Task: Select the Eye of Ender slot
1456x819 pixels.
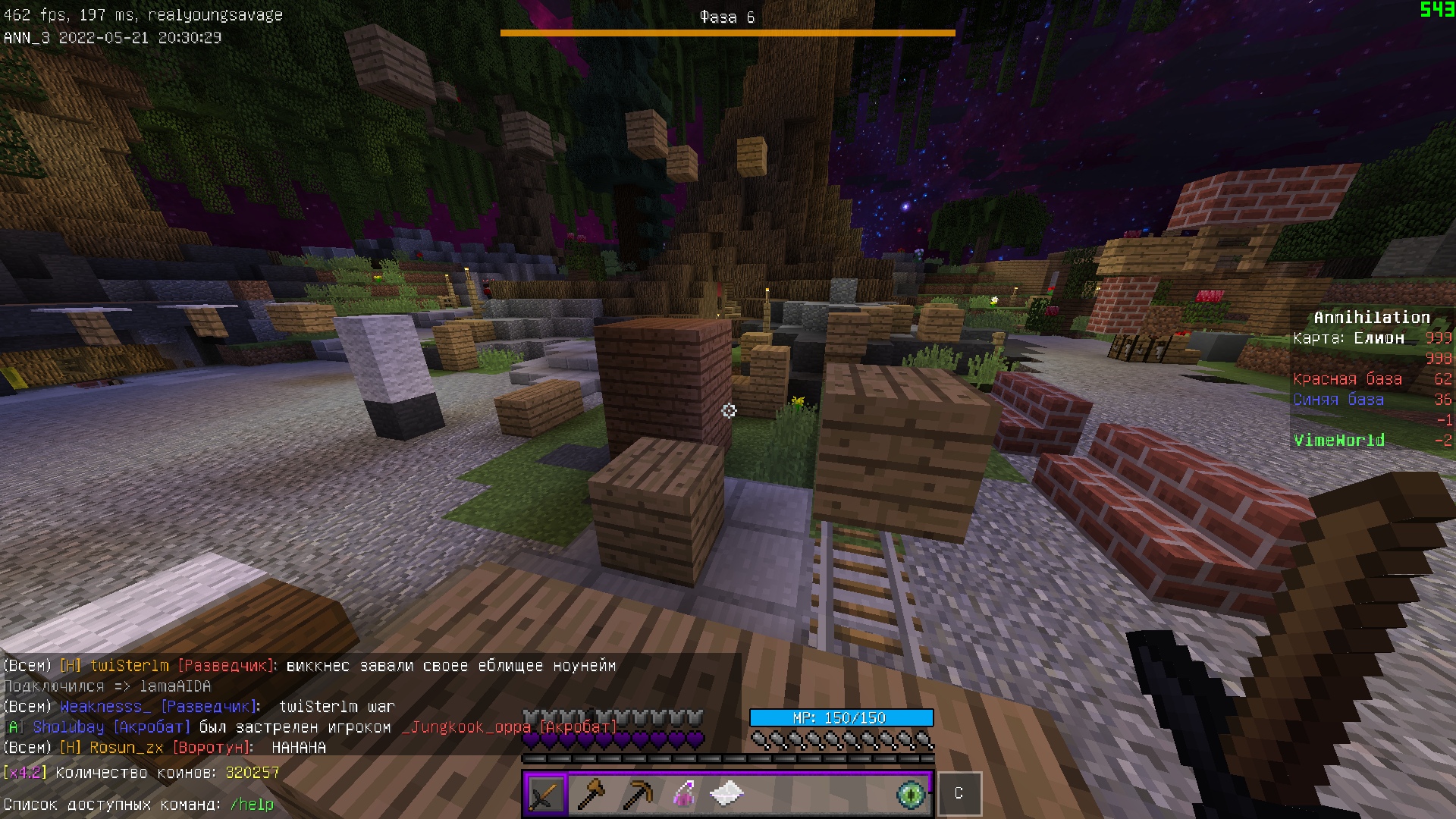Action: point(910,794)
